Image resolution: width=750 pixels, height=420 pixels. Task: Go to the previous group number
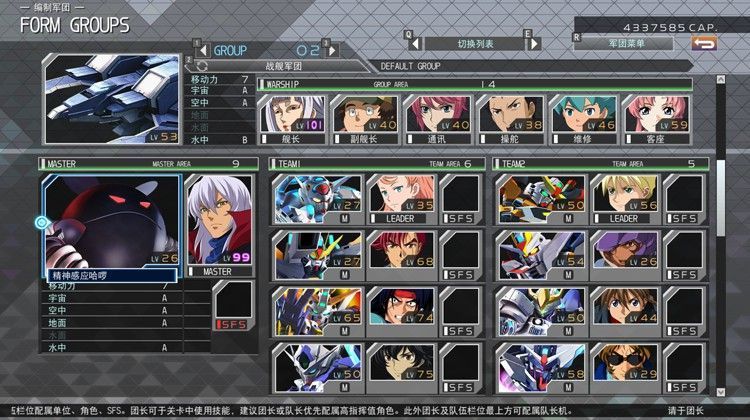click(203, 50)
